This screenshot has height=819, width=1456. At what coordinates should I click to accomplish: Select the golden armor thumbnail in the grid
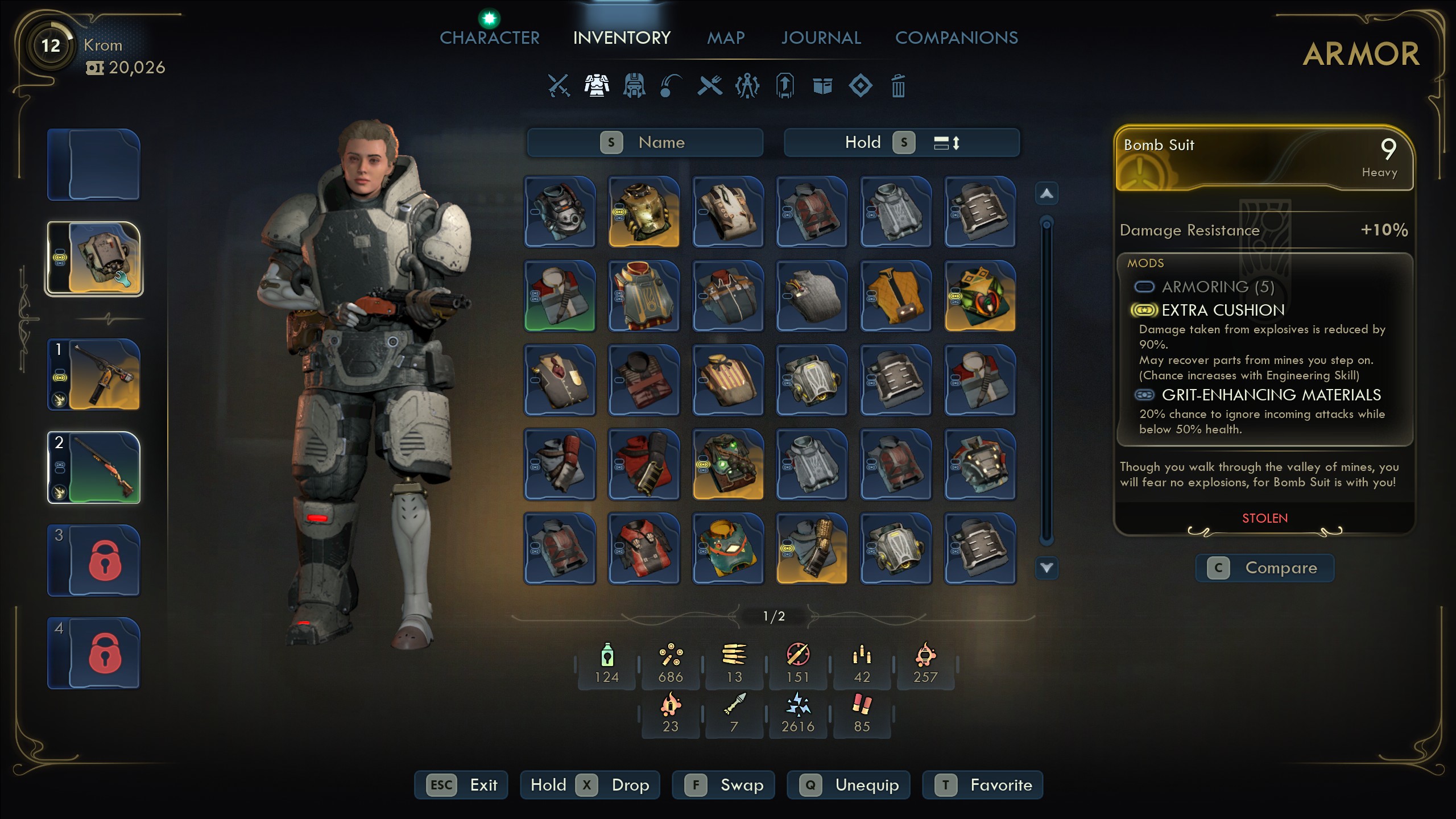click(x=644, y=212)
